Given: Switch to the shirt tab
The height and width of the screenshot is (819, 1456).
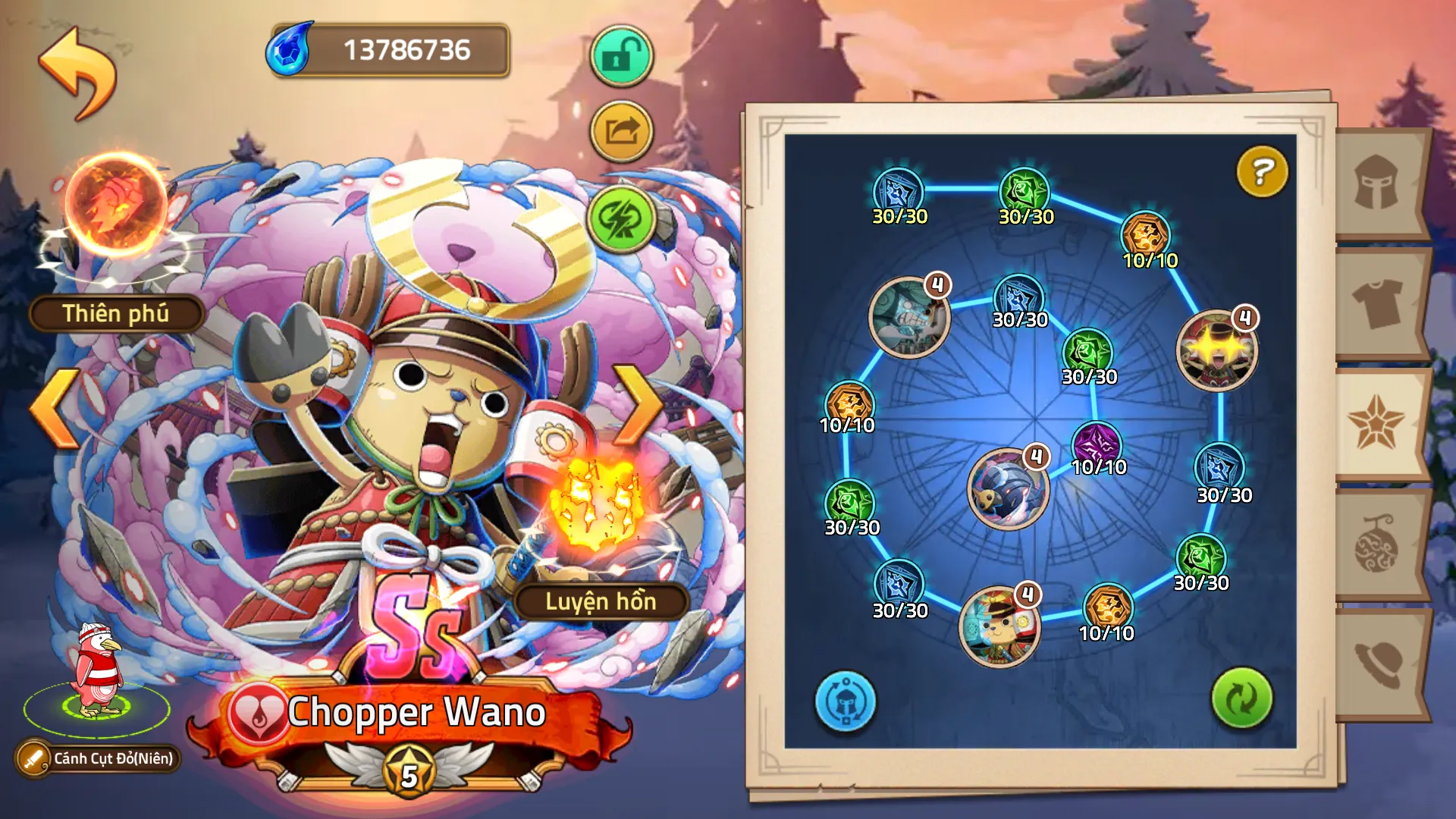Looking at the screenshot, I should tap(1377, 303).
